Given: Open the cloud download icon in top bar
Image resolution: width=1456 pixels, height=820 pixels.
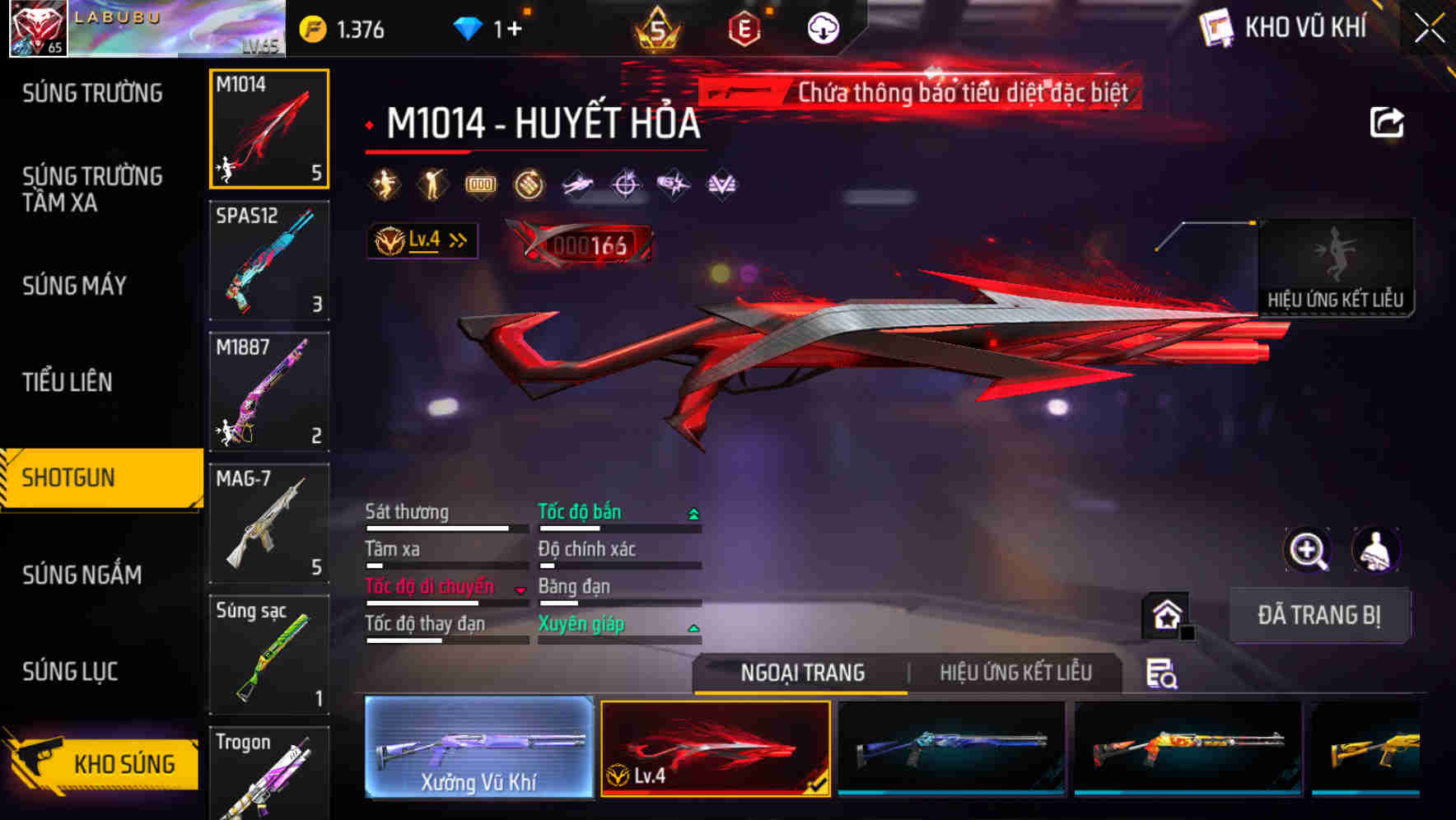Looking at the screenshot, I should [x=824, y=27].
